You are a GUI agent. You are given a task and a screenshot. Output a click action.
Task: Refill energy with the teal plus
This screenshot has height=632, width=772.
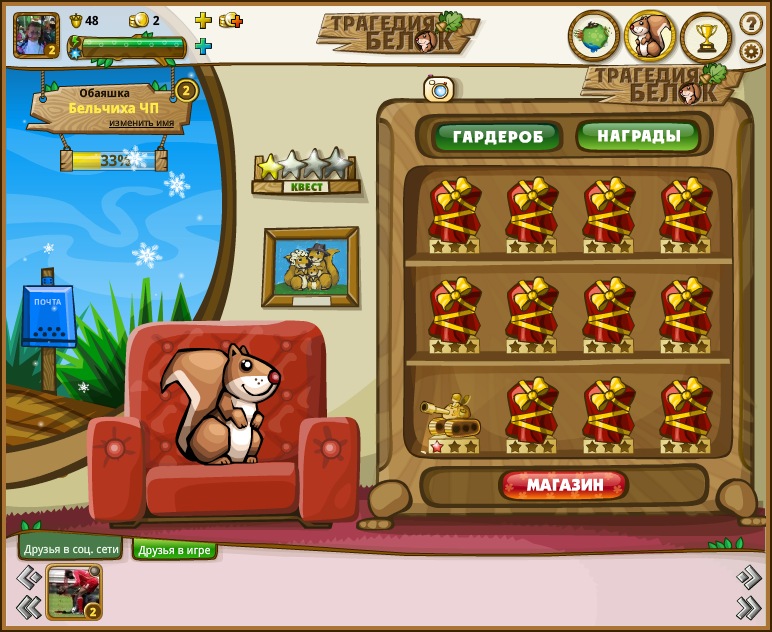pyautogui.click(x=203, y=46)
